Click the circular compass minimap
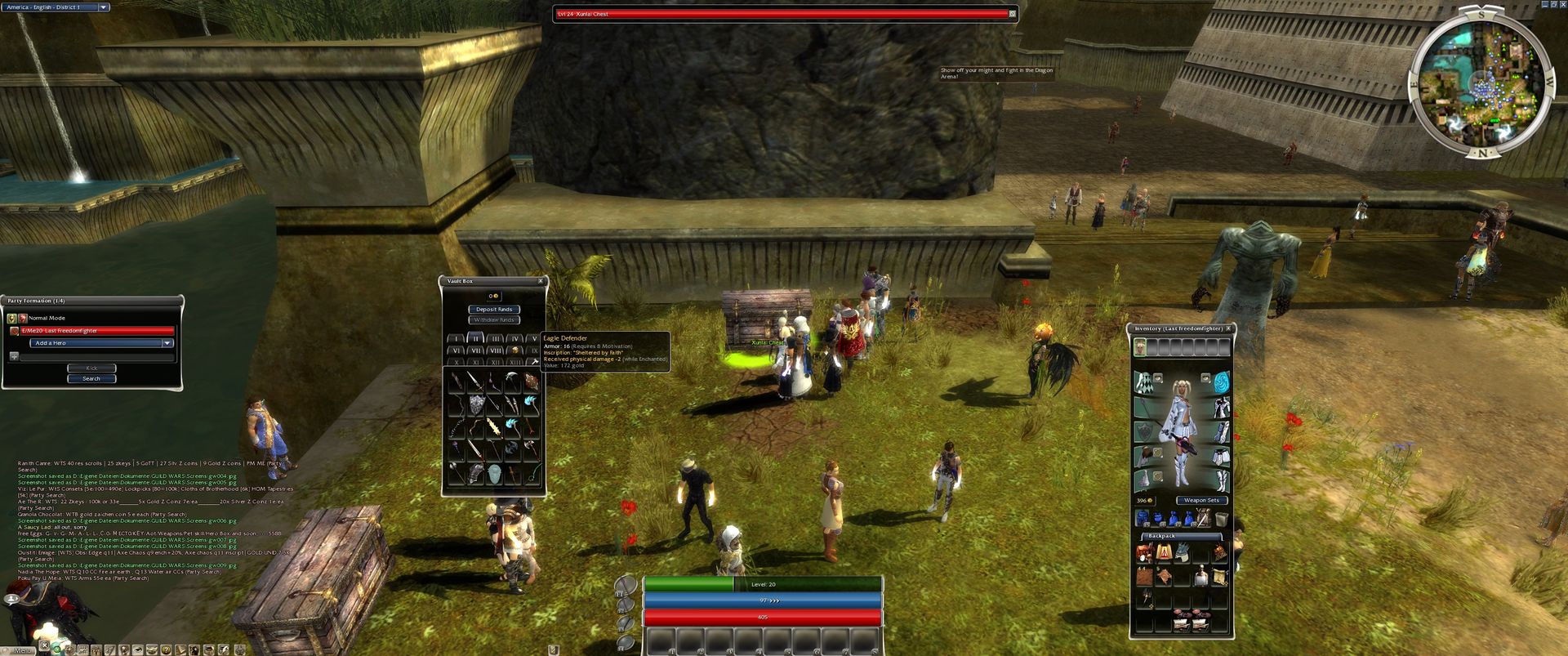Image resolution: width=1568 pixels, height=656 pixels. pyautogui.click(x=1480, y=82)
